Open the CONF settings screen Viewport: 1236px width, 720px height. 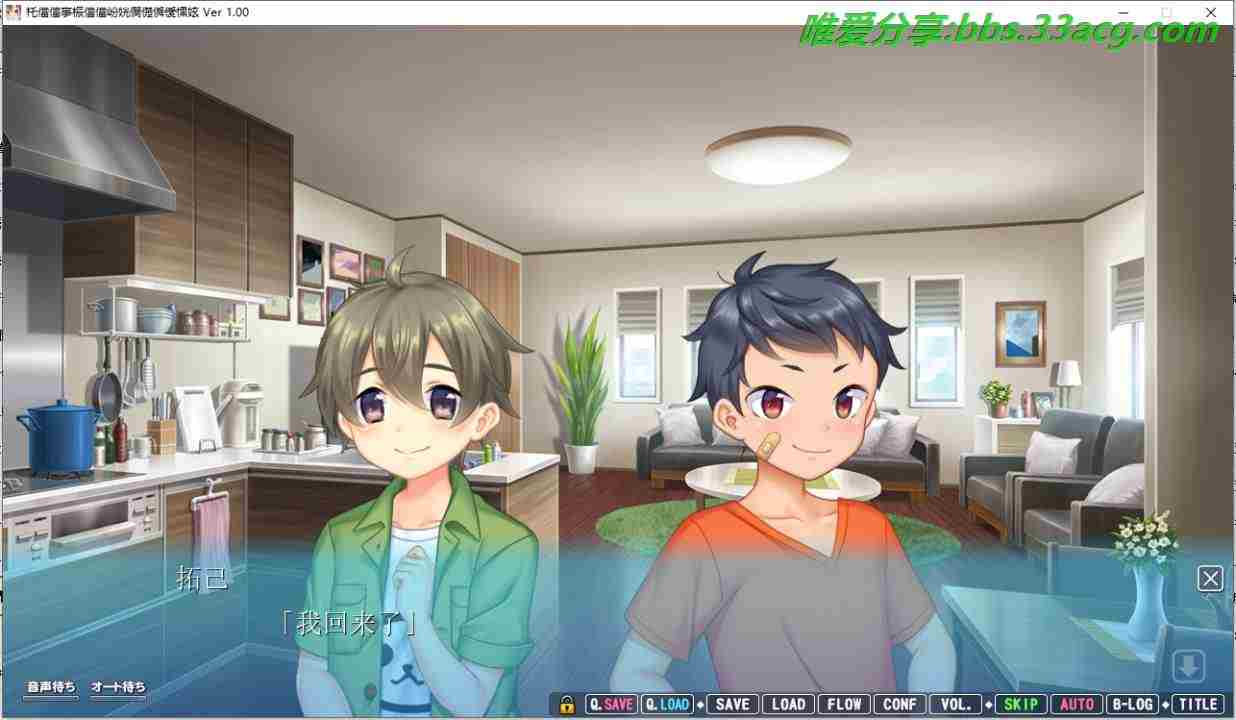(899, 704)
